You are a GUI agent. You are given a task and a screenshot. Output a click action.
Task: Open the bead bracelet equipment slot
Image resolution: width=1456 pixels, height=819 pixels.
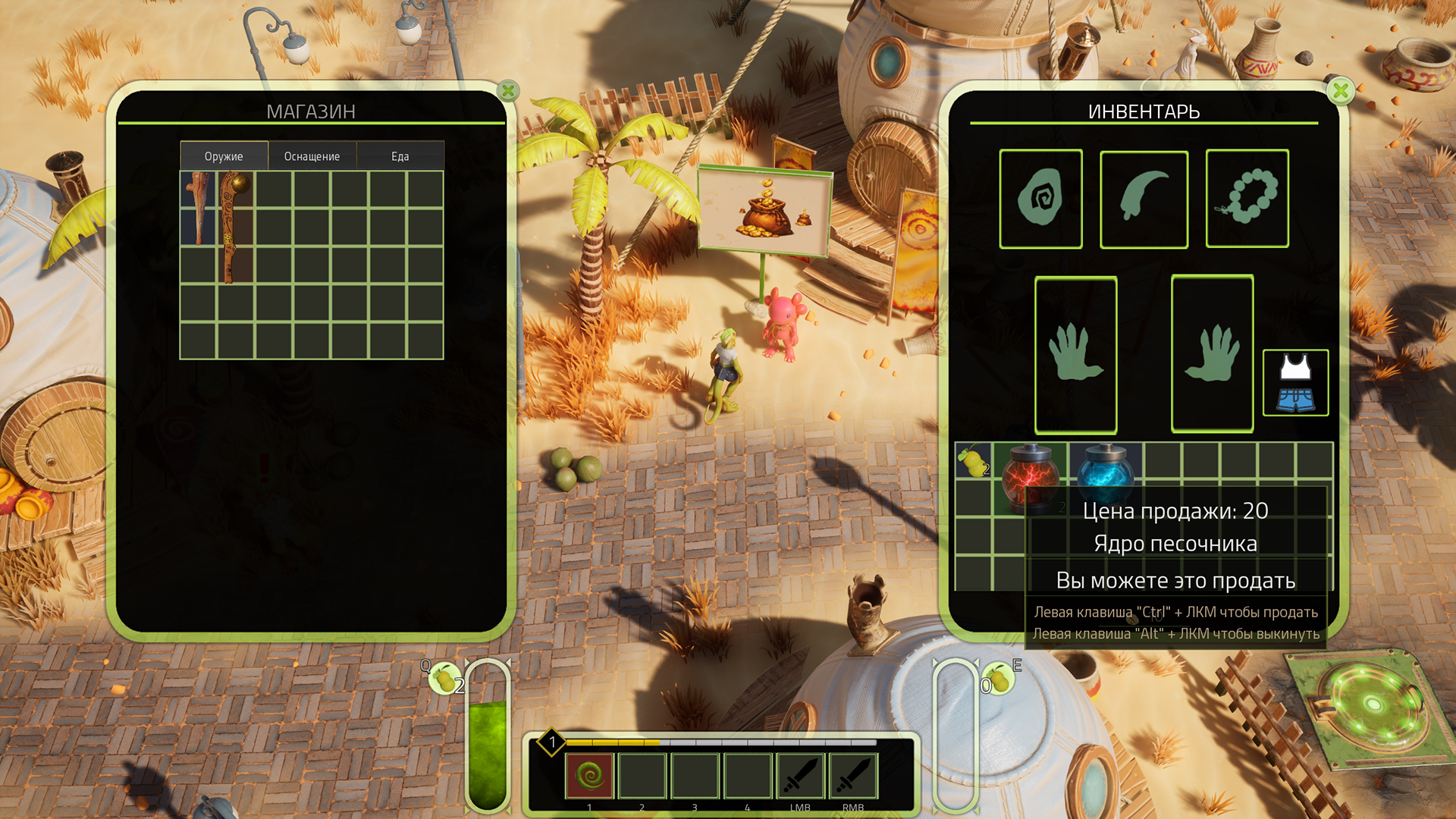(1247, 199)
